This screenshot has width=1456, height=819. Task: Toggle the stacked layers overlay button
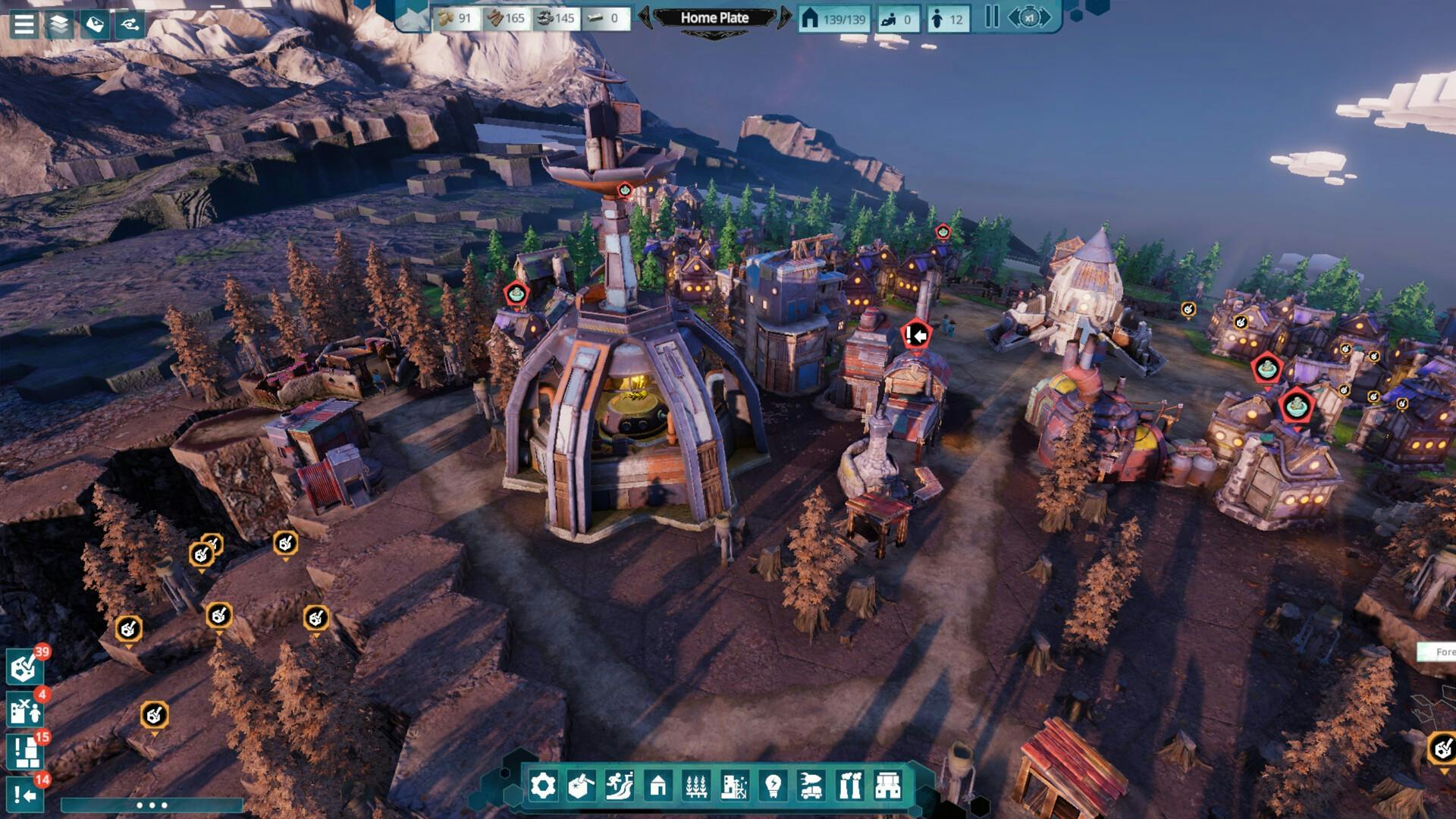(x=59, y=24)
